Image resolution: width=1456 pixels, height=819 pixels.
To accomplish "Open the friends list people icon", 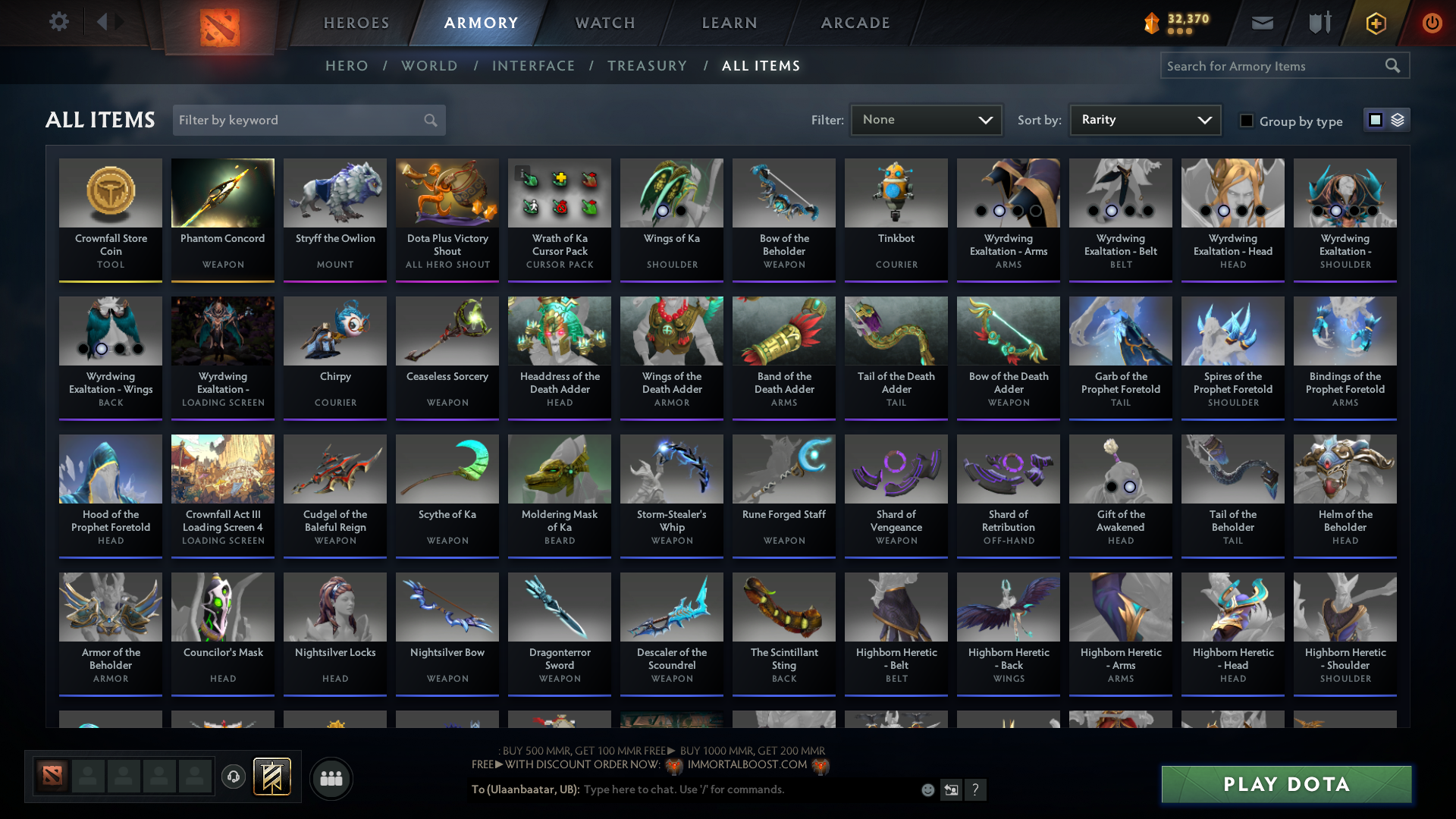I will coord(330,778).
